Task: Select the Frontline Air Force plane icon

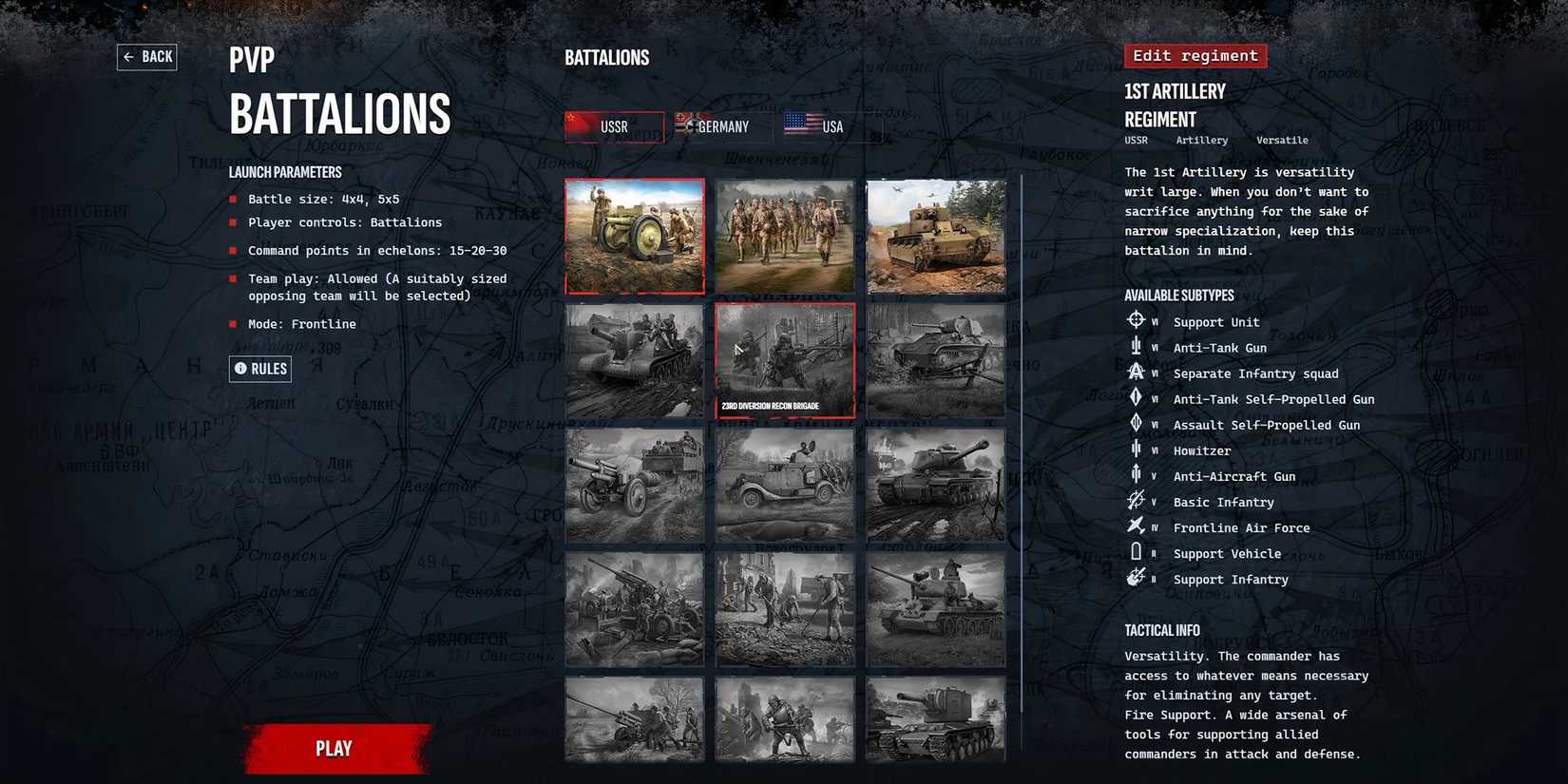Action: tap(1137, 526)
